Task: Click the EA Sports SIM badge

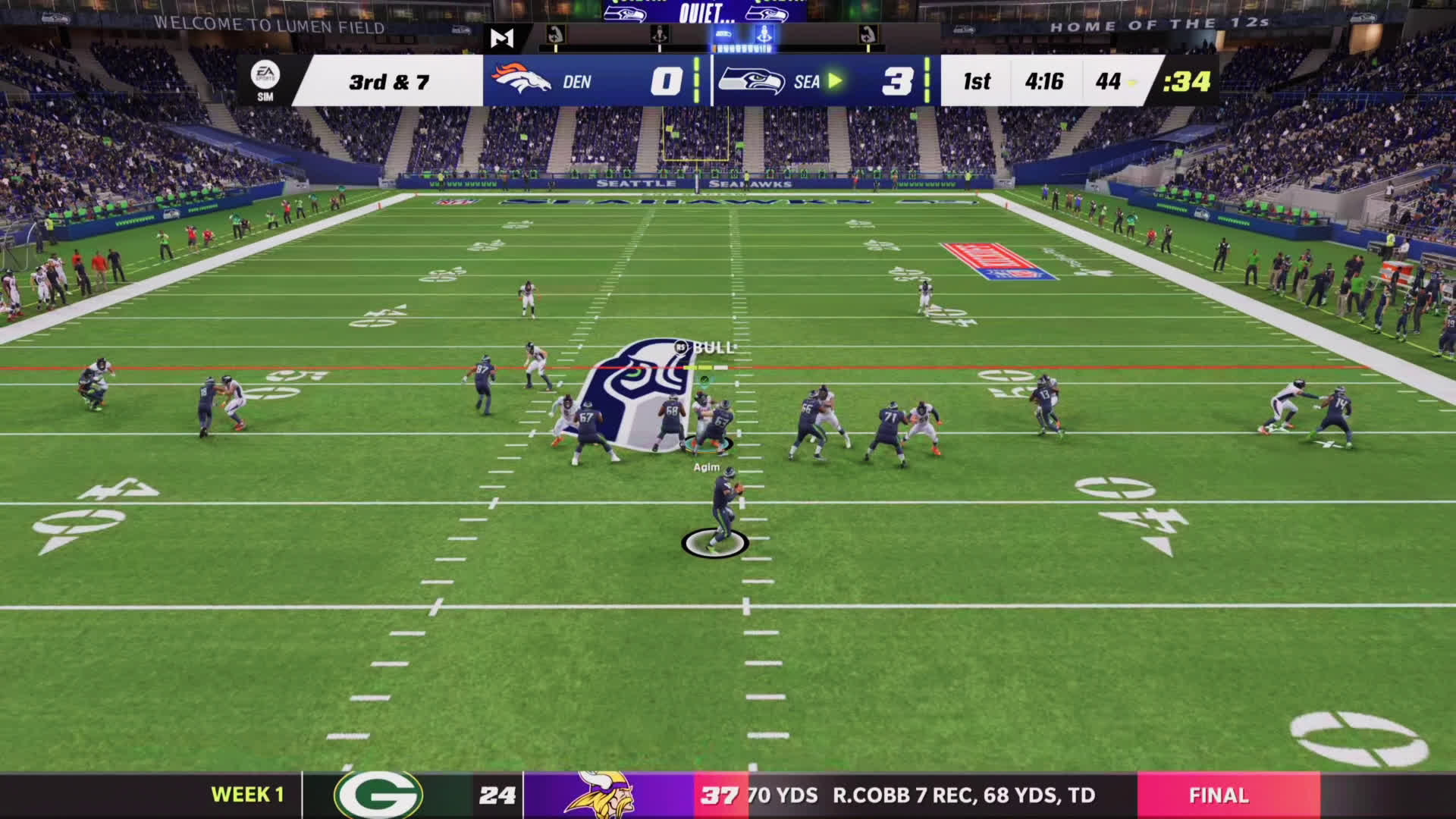Action: 265,80
